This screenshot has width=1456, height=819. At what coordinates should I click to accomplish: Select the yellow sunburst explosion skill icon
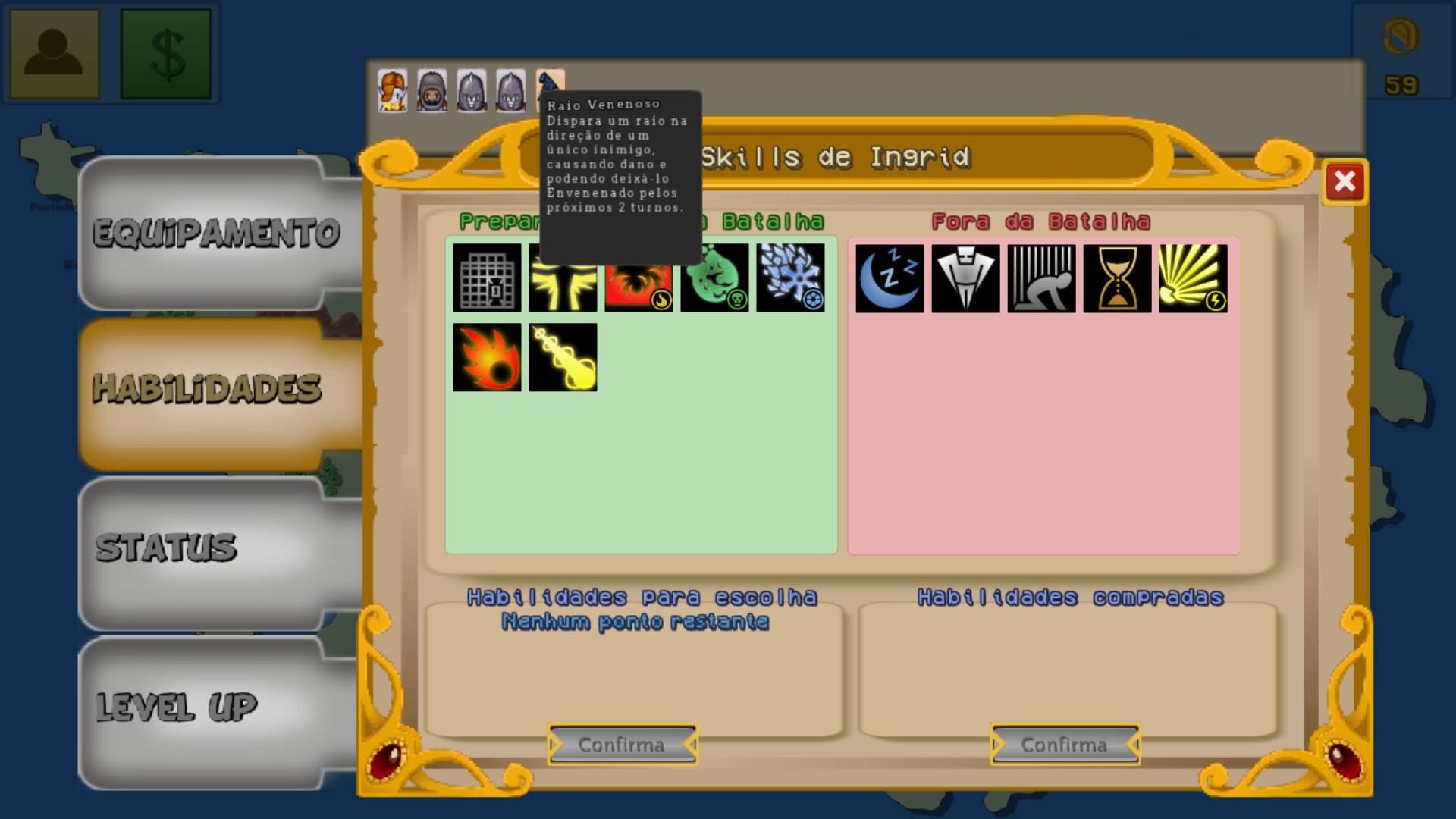(x=1193, y=278)
